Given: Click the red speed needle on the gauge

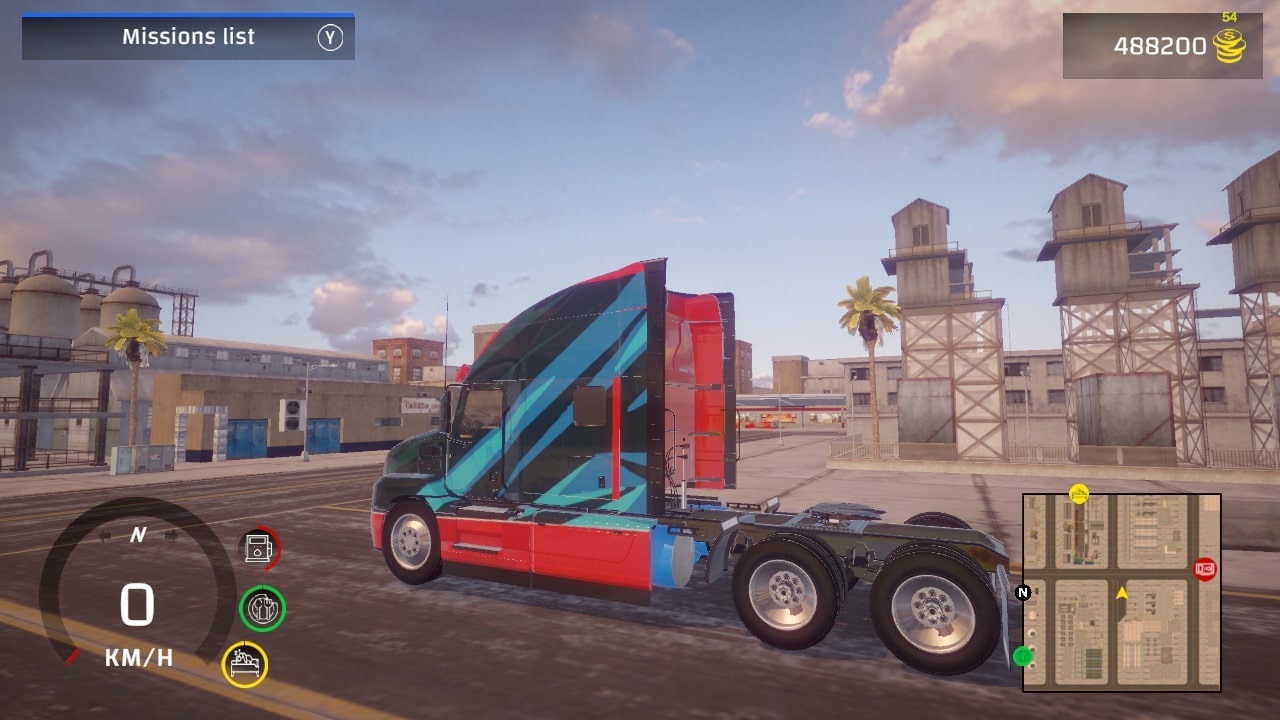Looking at the screenshot, I should 74,656.
